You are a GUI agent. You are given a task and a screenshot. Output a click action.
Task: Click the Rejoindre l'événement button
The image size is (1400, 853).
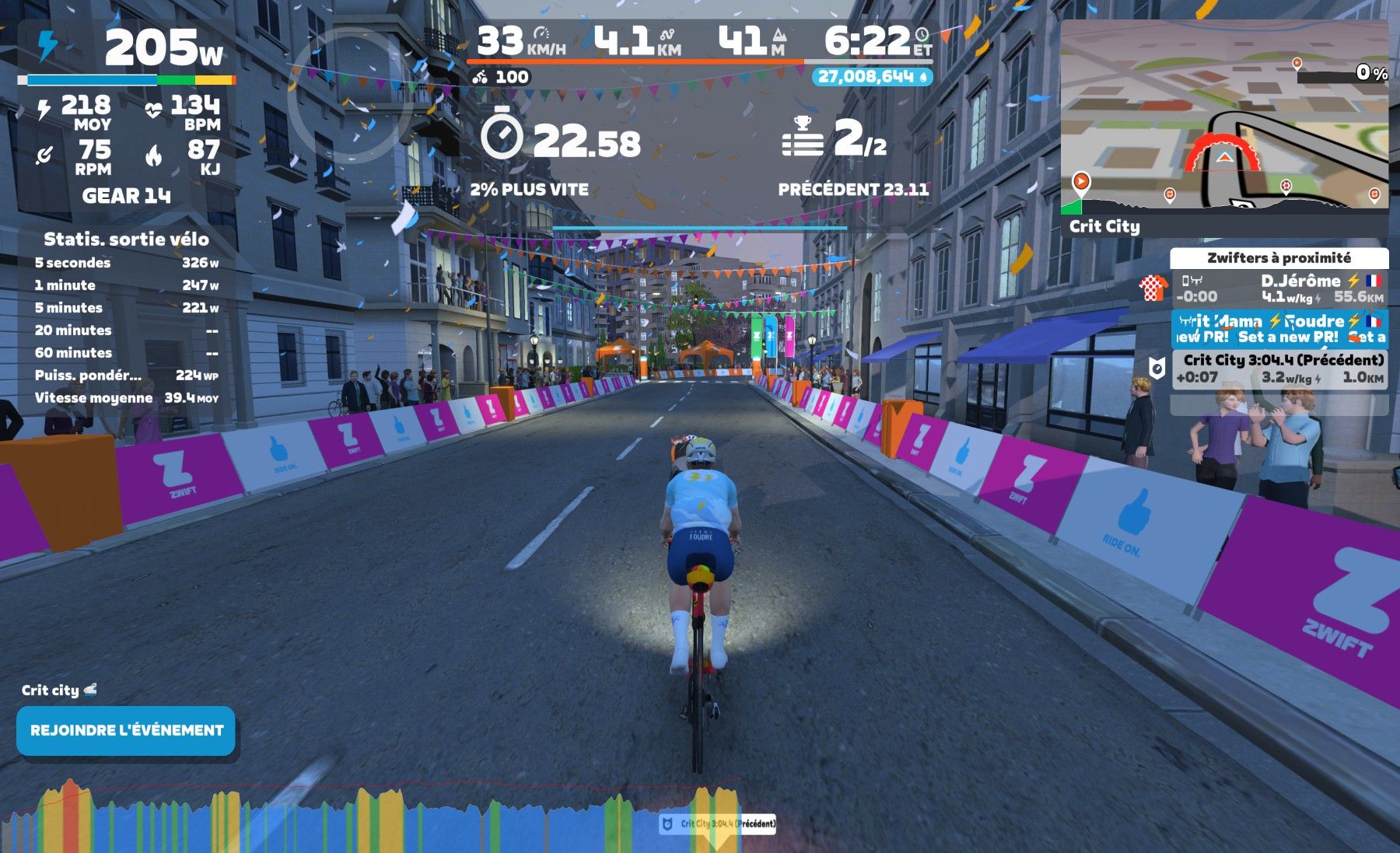(x=126, y=731)
